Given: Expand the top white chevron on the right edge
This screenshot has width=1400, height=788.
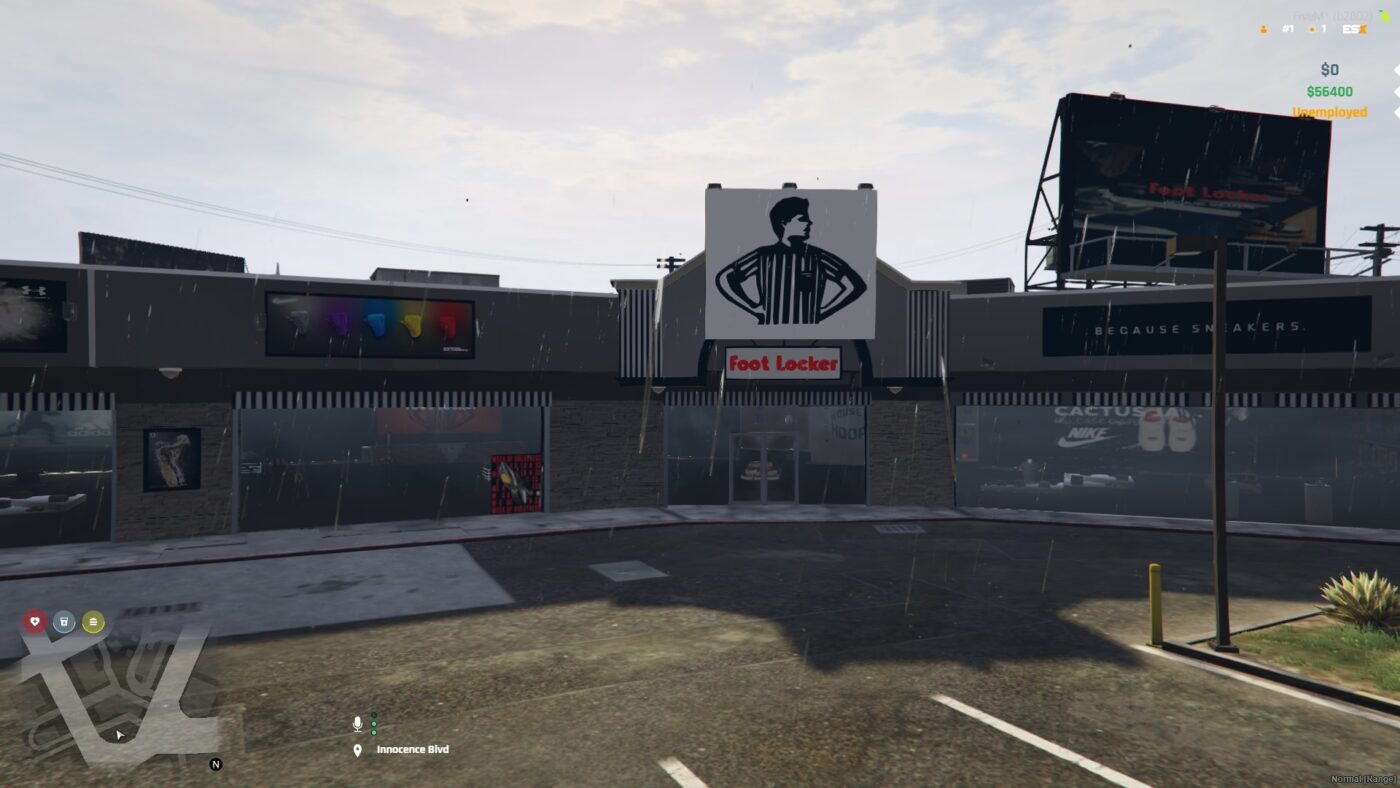Looking at the screenshot, I should [x=1397, y=70].
